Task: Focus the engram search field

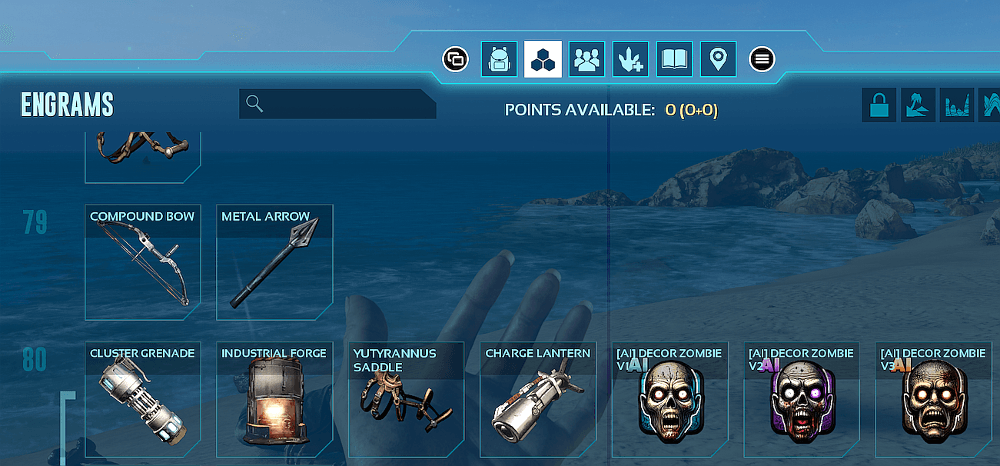Action: (x=340, y=104)
